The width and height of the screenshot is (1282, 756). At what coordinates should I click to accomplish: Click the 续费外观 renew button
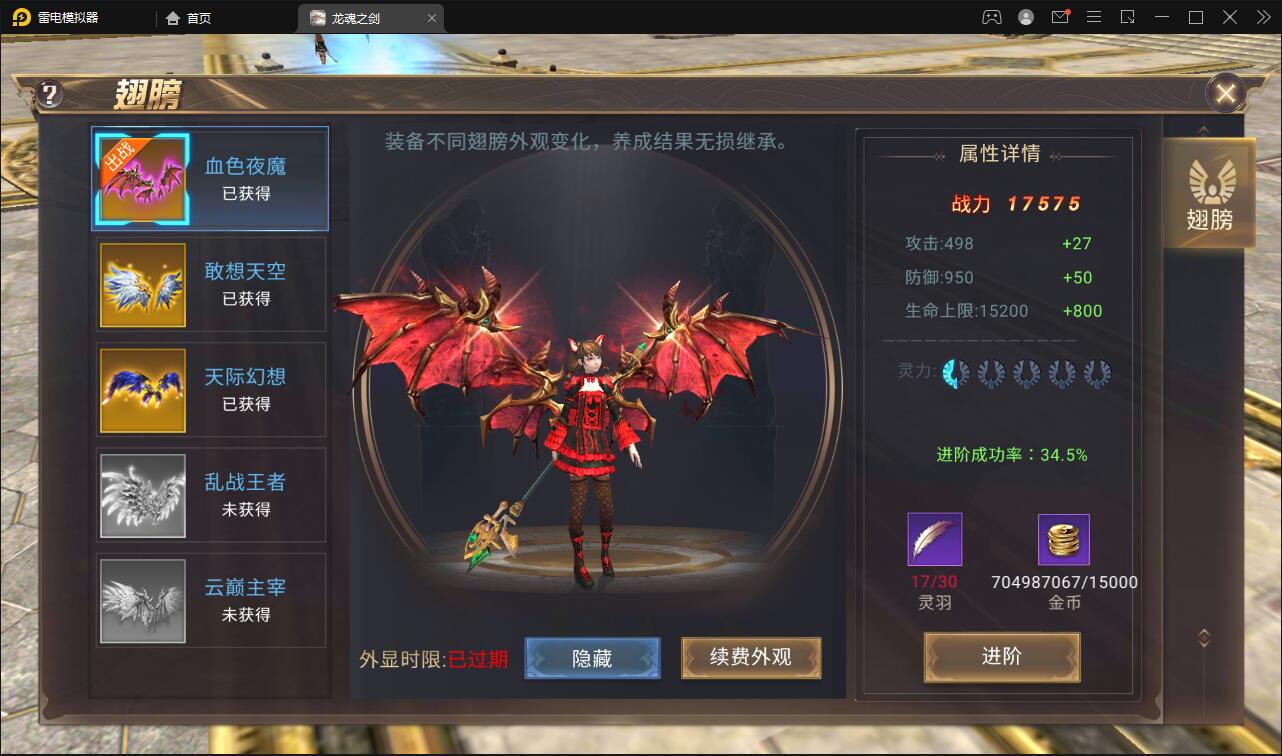point(751,658)
